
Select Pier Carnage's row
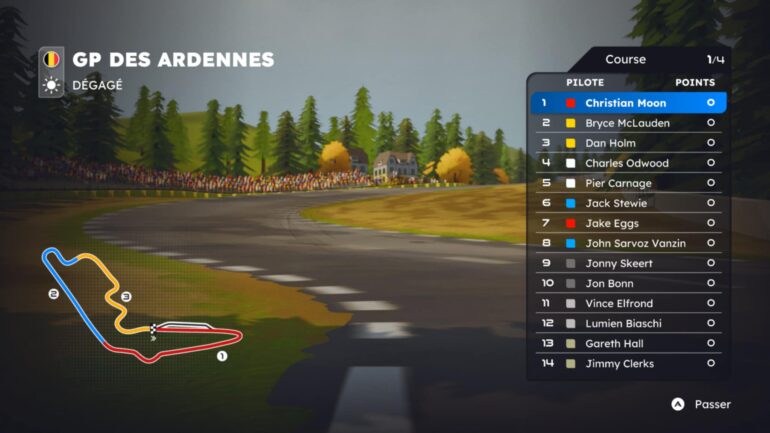click(628, 183)
